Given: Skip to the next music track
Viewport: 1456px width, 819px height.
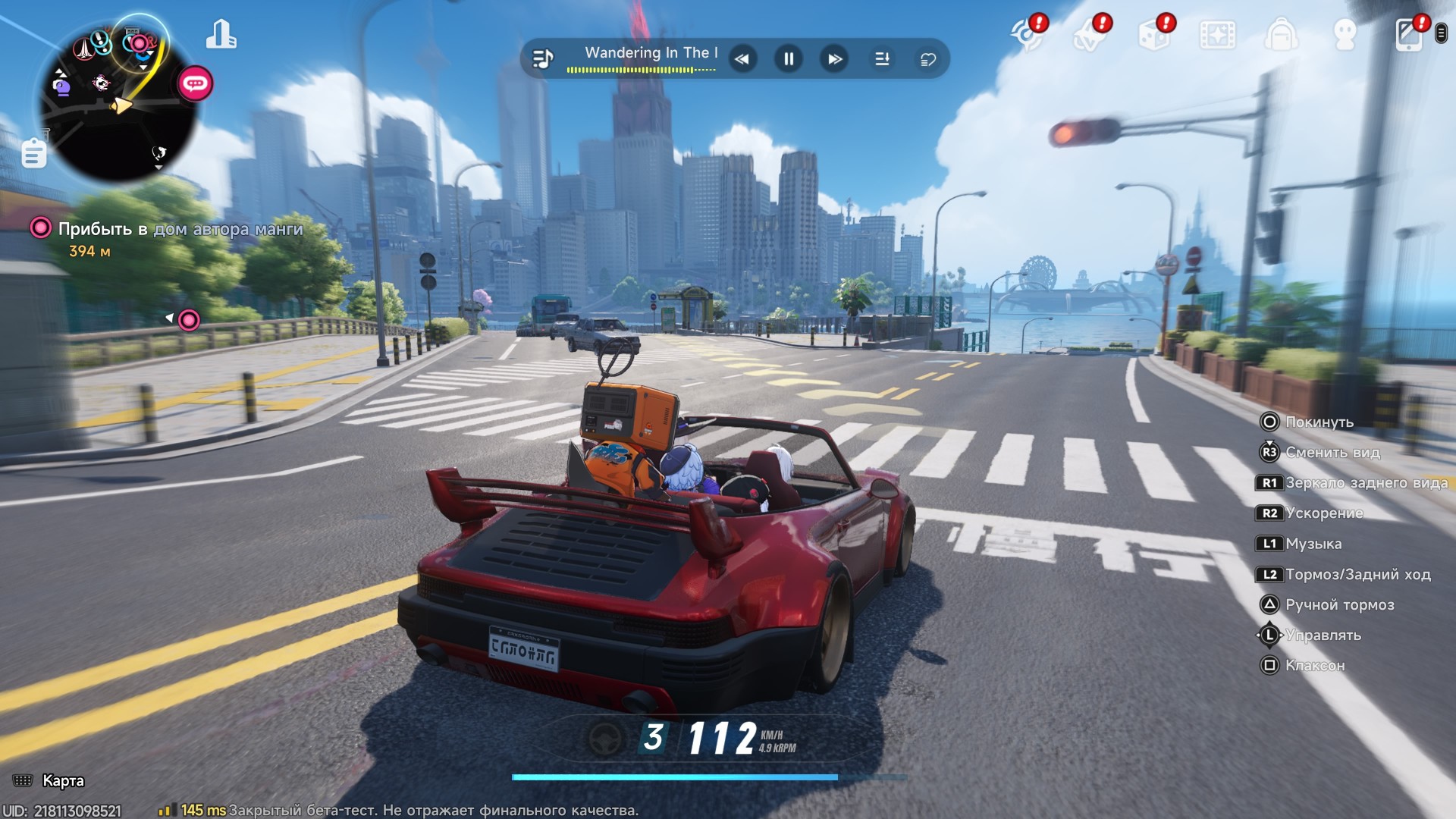Looking at the screenshot, I should (835, 59).
